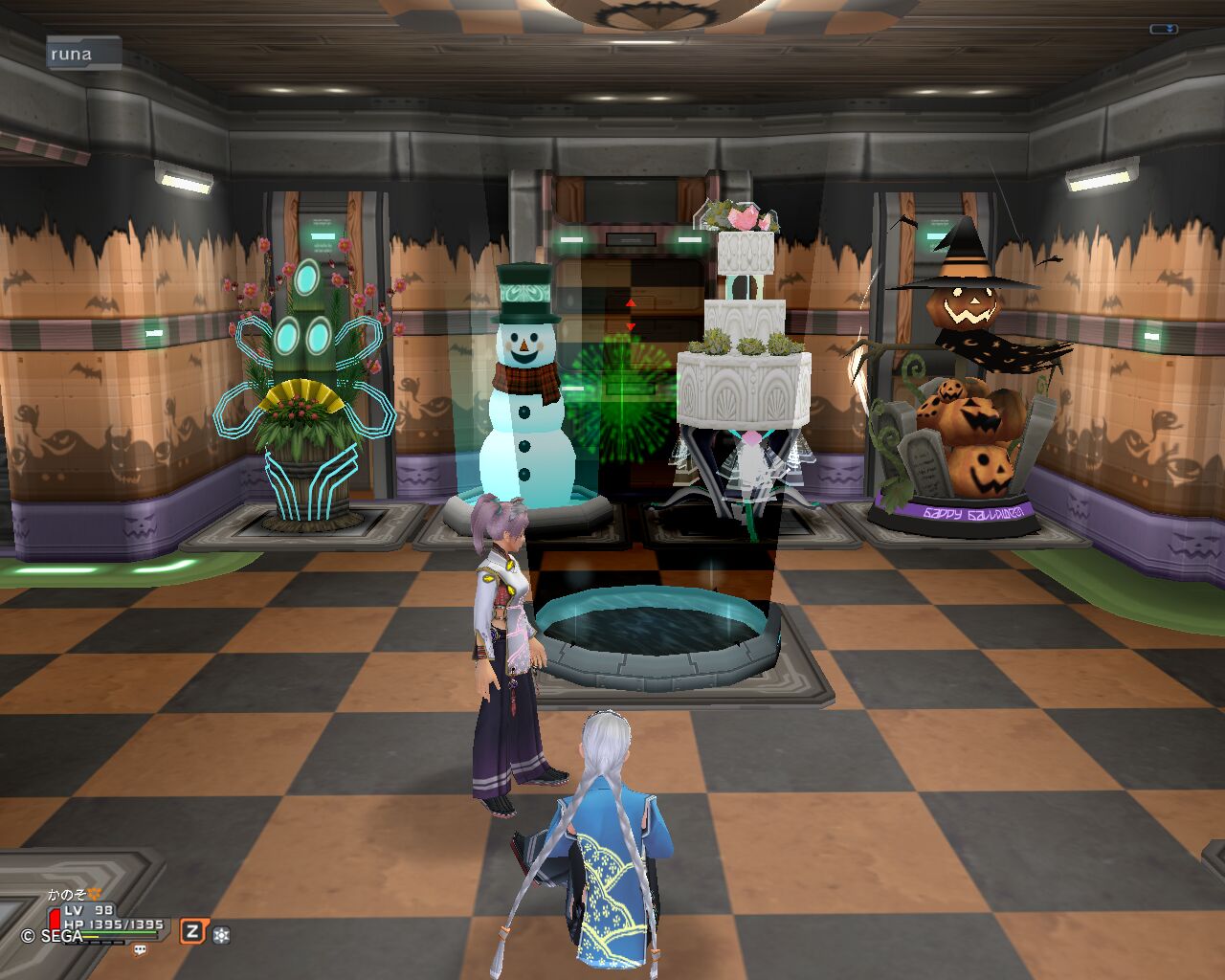Viewport: 1225px width, 980px height.
Task: Select the snowflake status icon
Action: [x=221, y=935]
